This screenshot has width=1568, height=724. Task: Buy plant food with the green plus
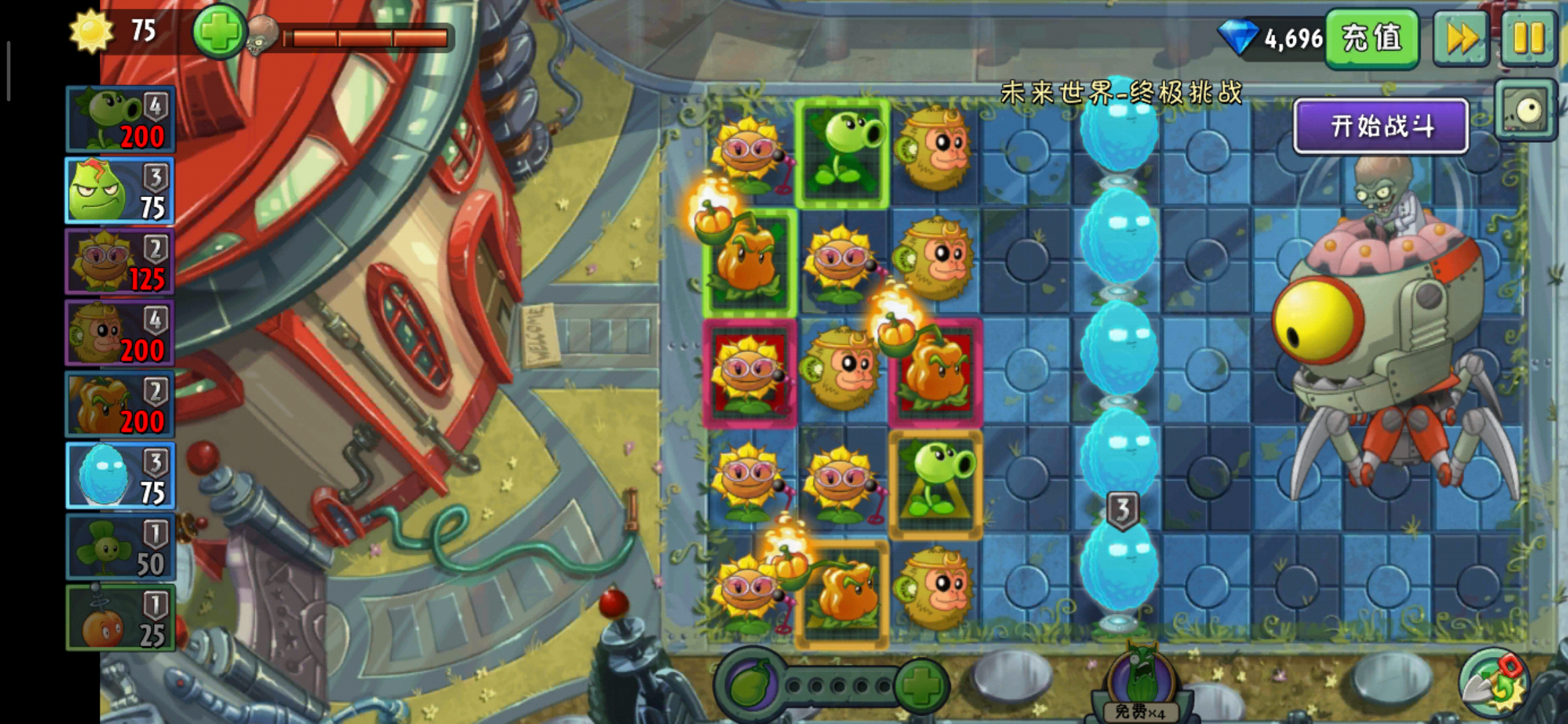921,685
